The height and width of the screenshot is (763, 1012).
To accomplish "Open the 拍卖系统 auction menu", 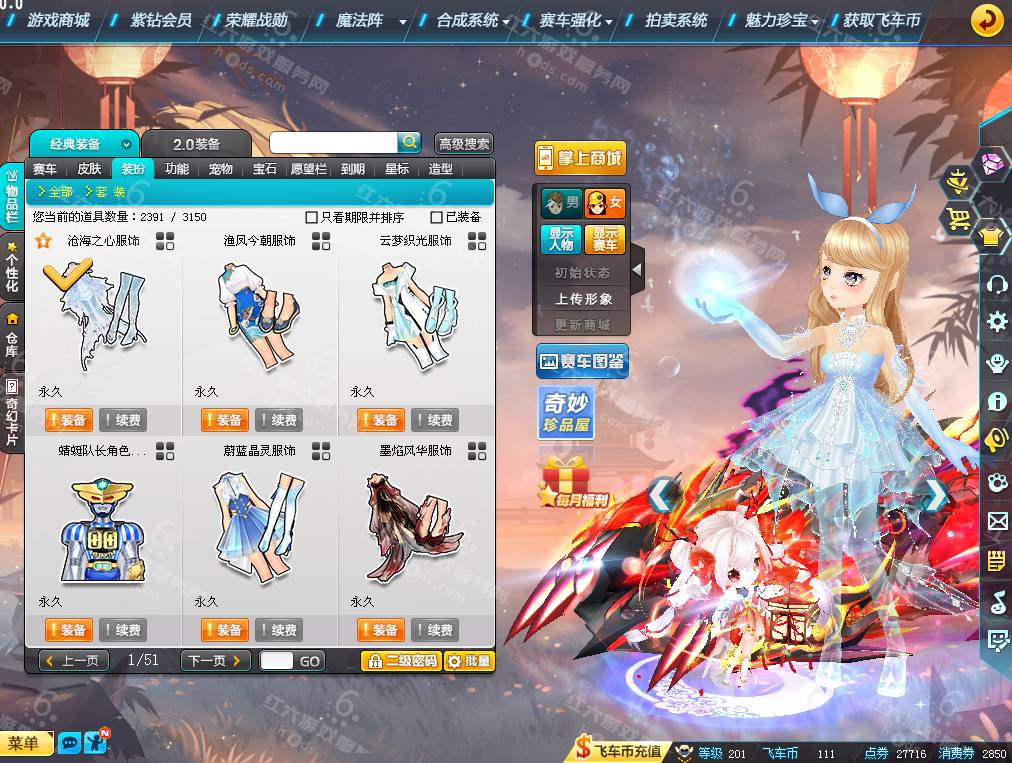I will 676,20.
